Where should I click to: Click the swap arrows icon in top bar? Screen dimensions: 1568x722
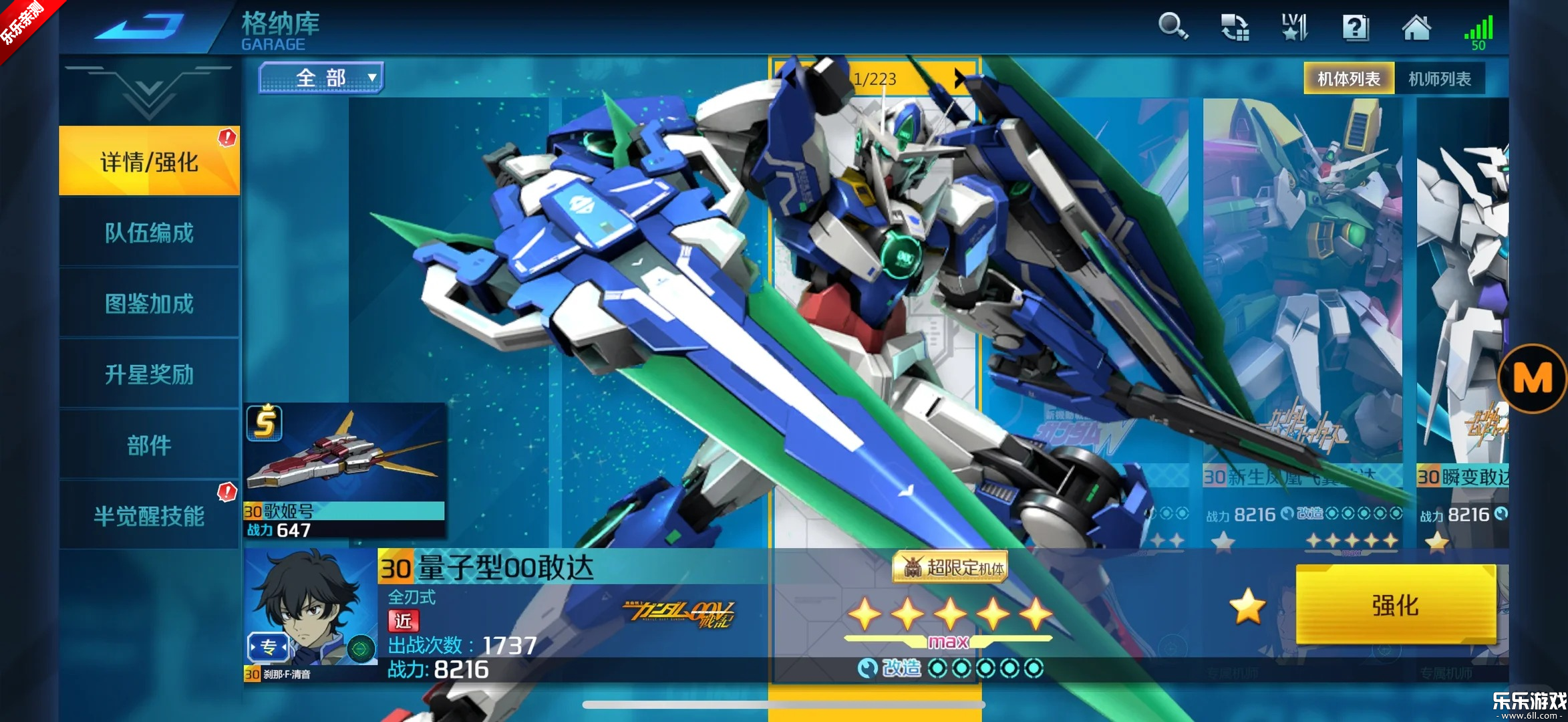click(1234, 27)
